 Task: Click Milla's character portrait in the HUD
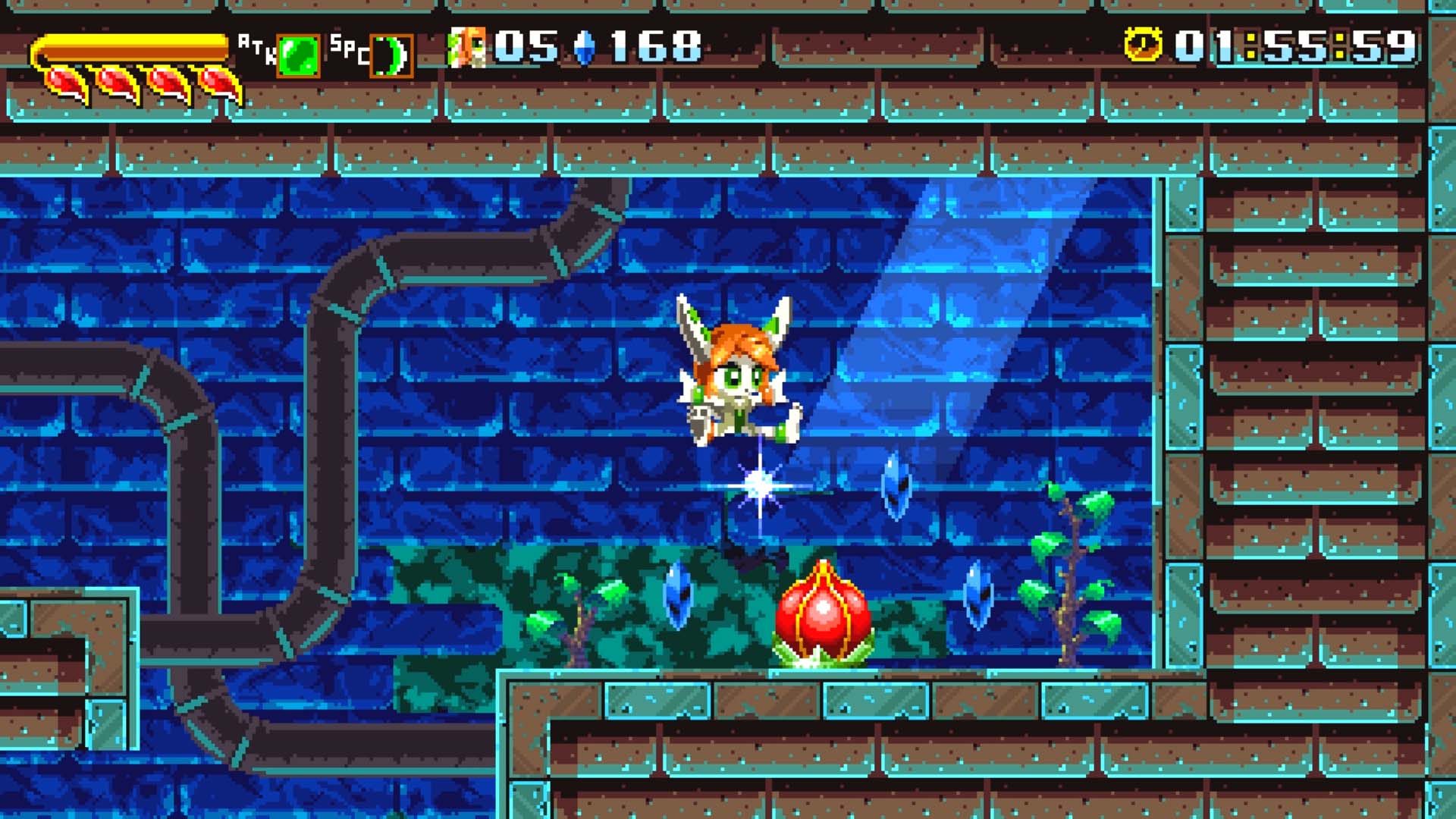[468, 47]
